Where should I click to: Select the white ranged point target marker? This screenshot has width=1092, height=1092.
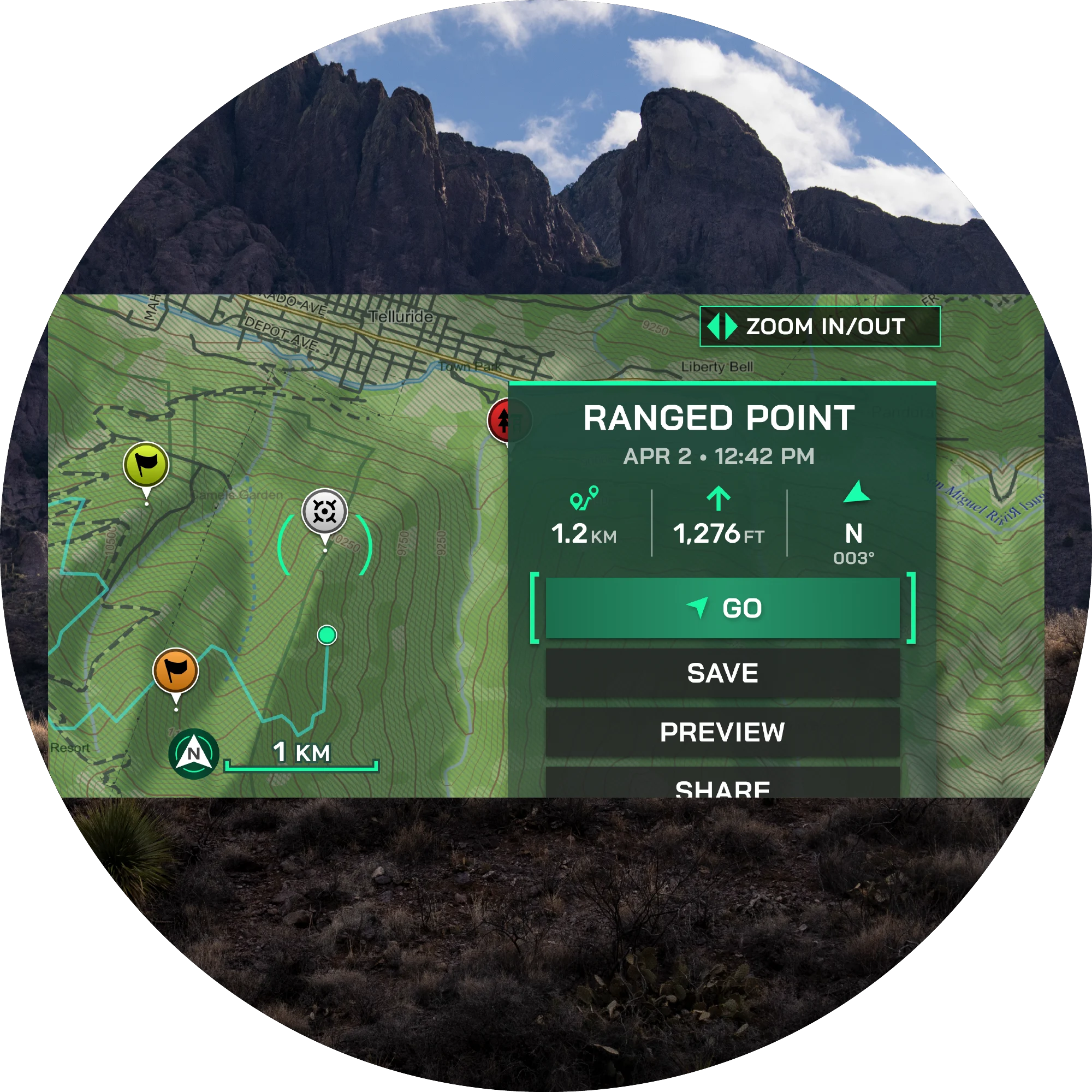pos(324,512)
